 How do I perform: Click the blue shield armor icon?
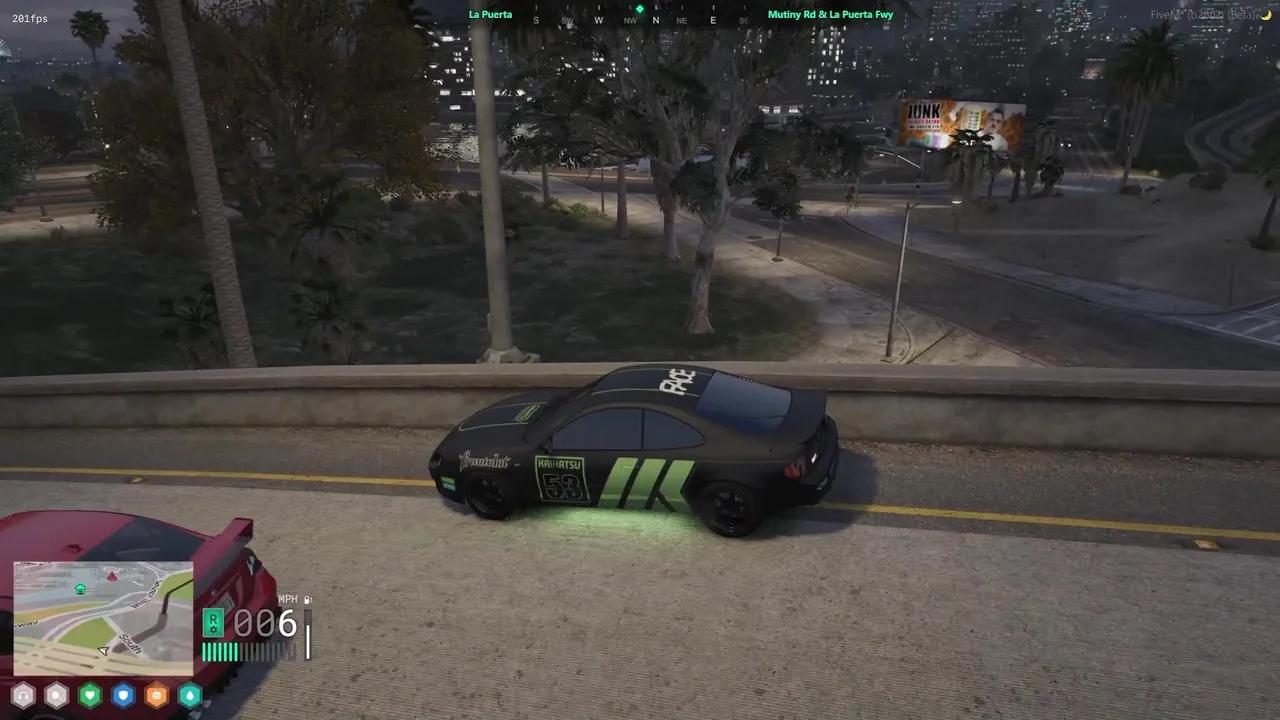pyautogui.click(x=123, y=695)
